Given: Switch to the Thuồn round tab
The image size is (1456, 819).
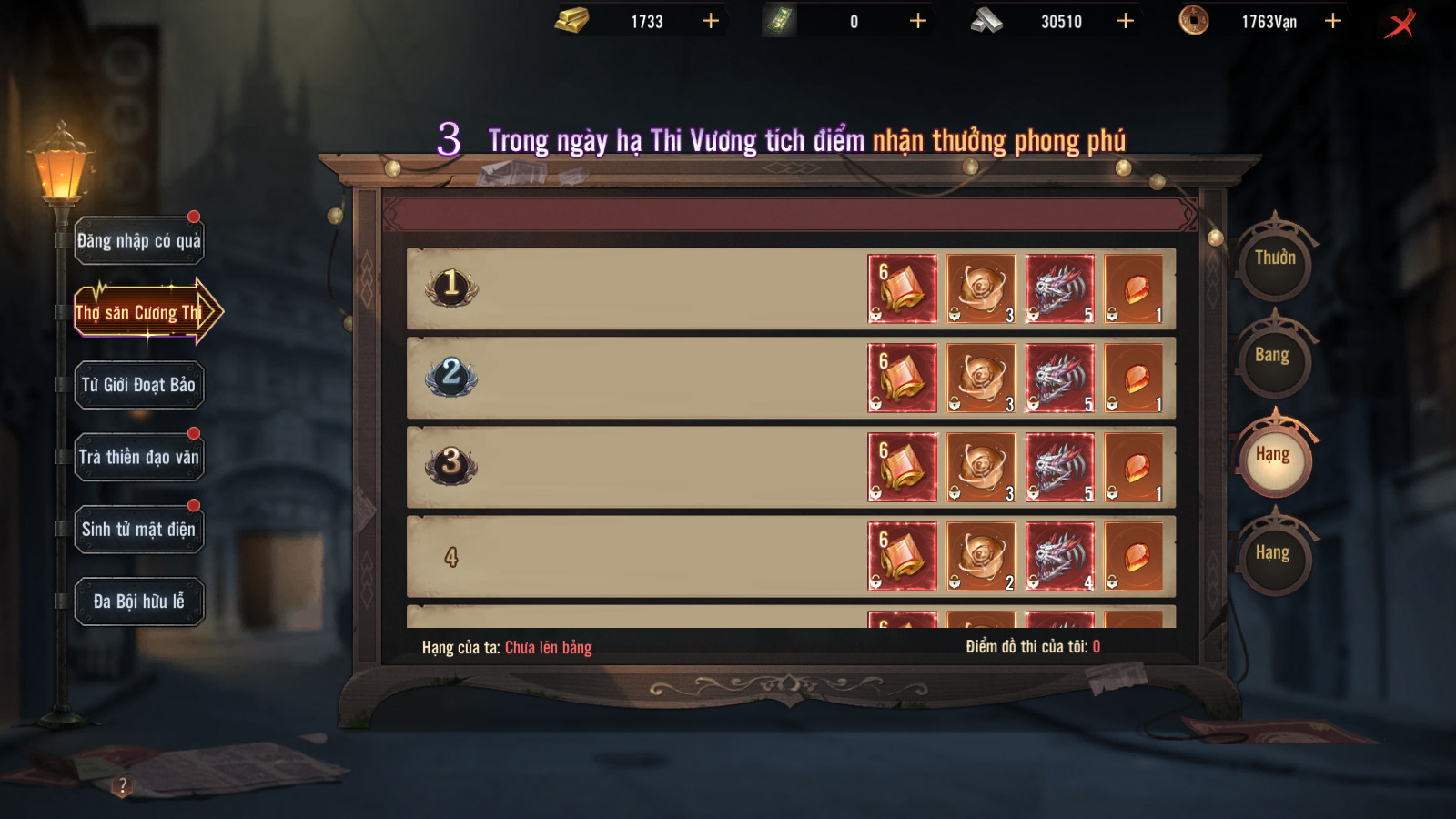Looking at the screenshot, I should [1275, 259].
